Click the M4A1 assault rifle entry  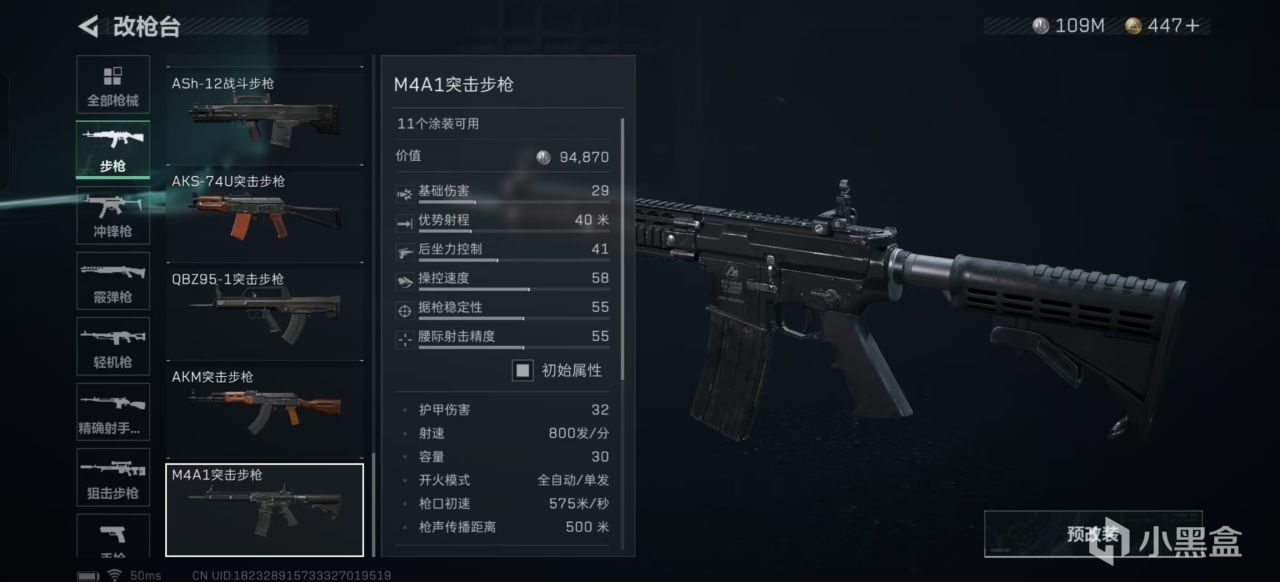(265, 509)
